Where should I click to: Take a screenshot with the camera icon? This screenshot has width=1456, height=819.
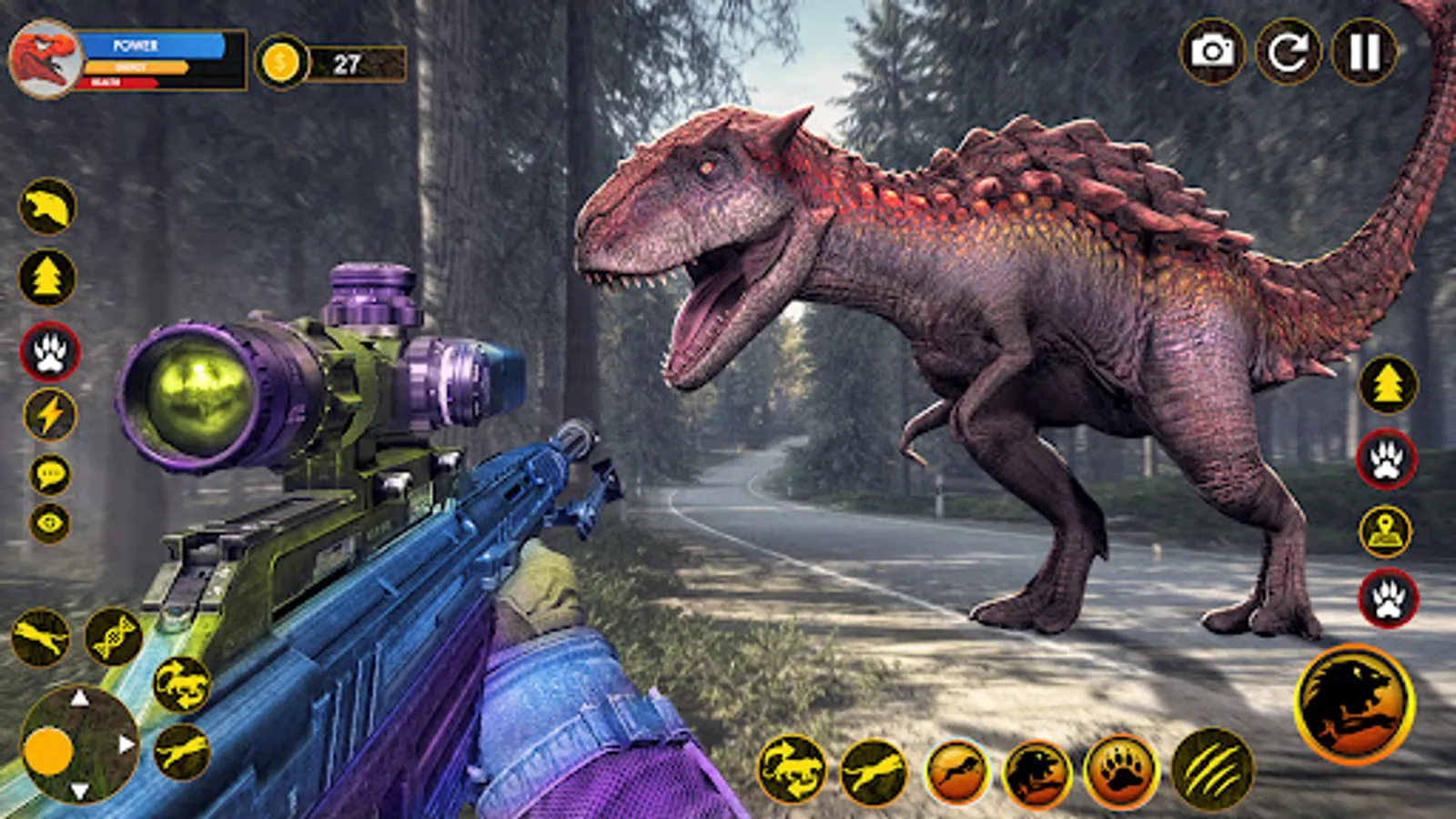tap(1212, 52)
